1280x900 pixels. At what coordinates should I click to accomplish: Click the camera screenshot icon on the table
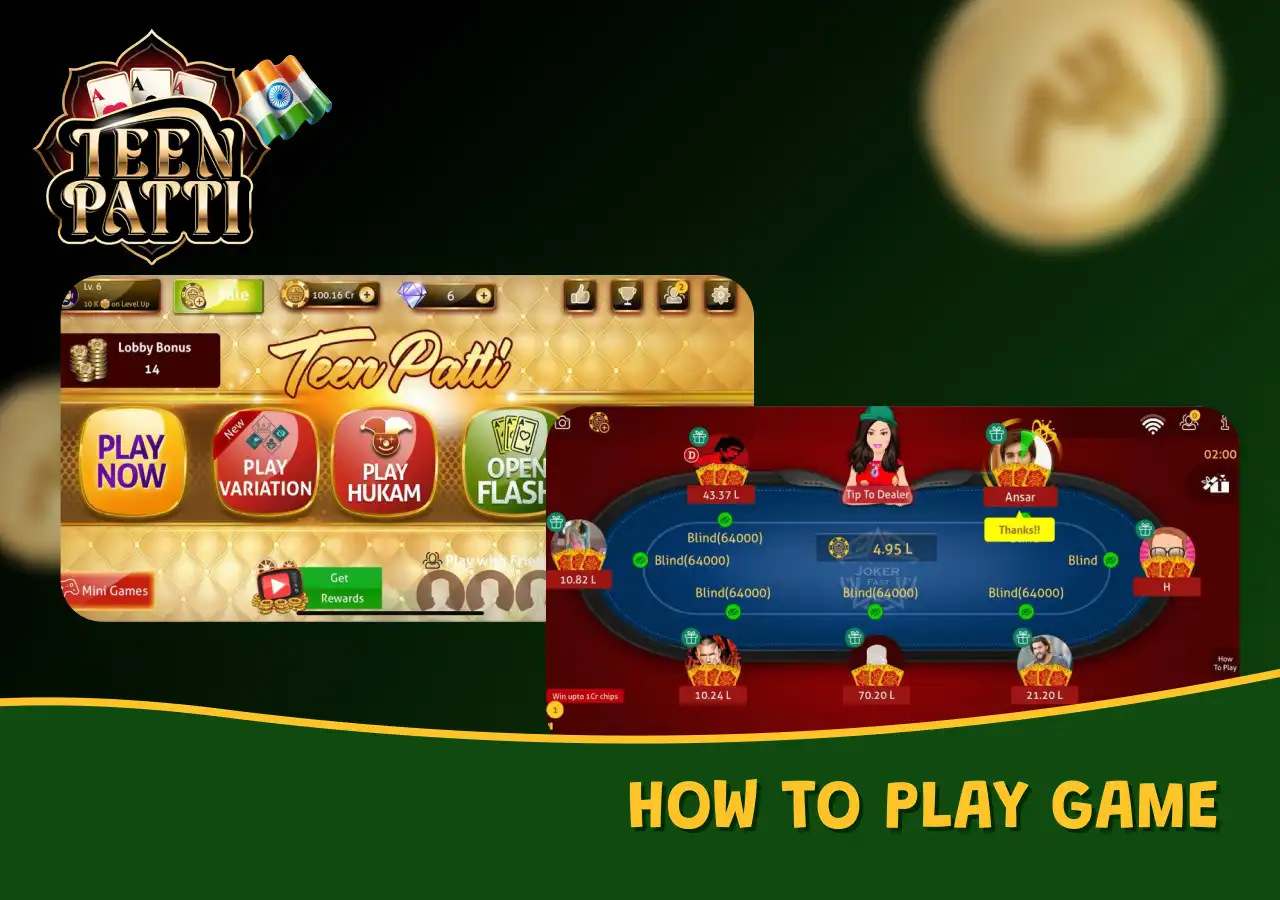tap(563, 423)
